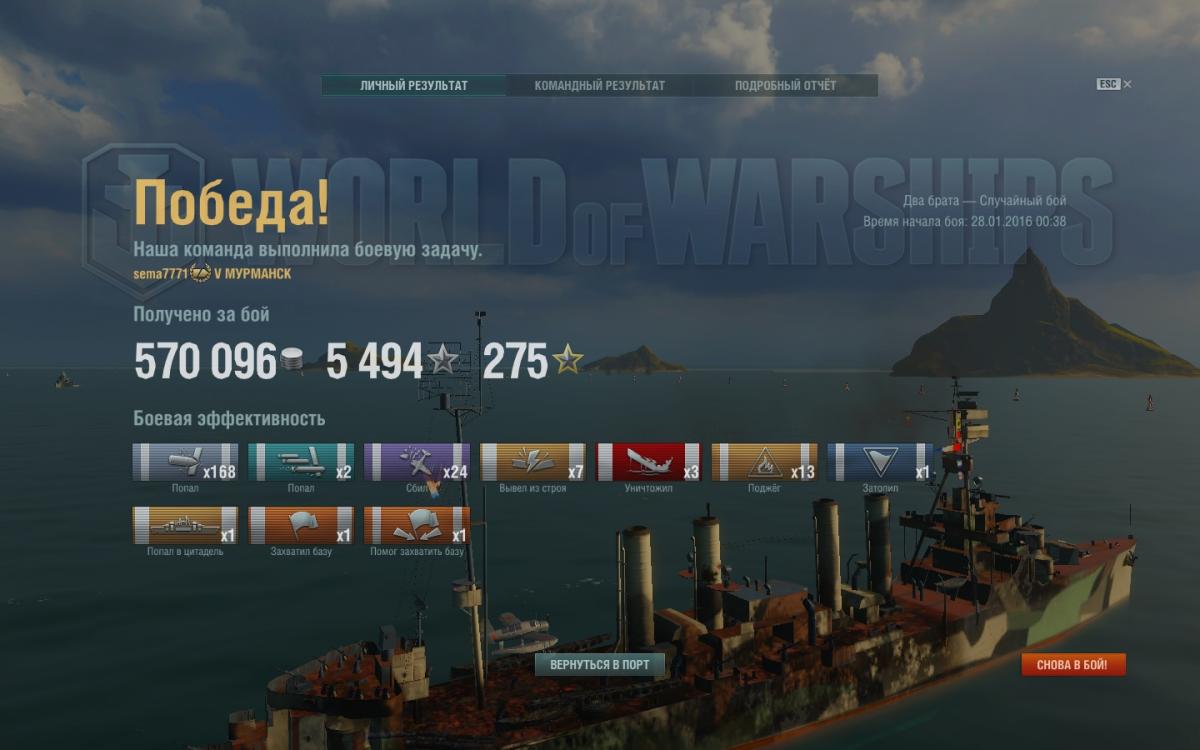Choose the Помог захватить базу ribbon
The height and width of the screenshot is (750, 1200).
pyautogui.click(x=417, y=525)
